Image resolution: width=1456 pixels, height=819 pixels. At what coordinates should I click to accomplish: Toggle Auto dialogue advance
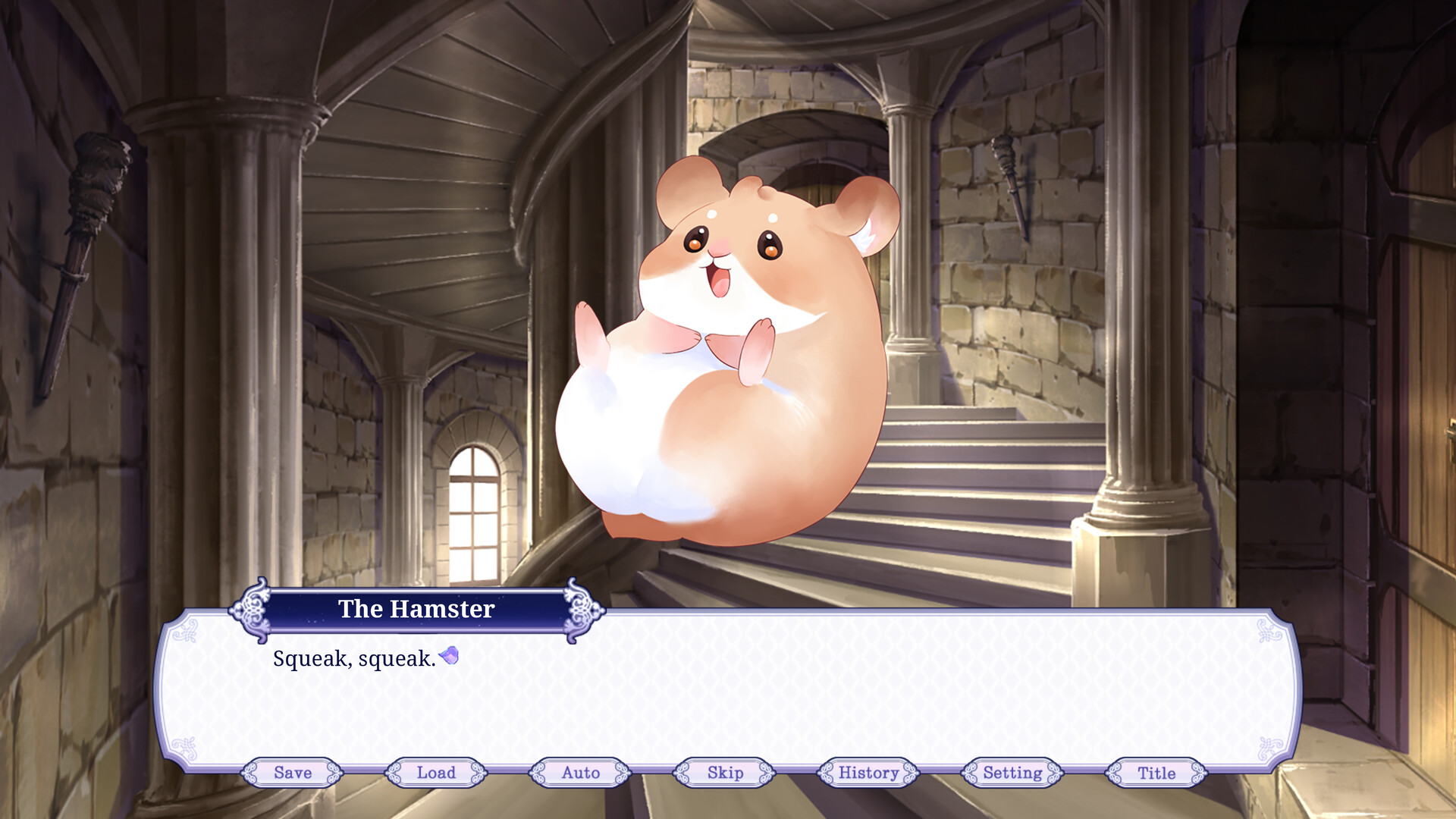coord(580,773)
